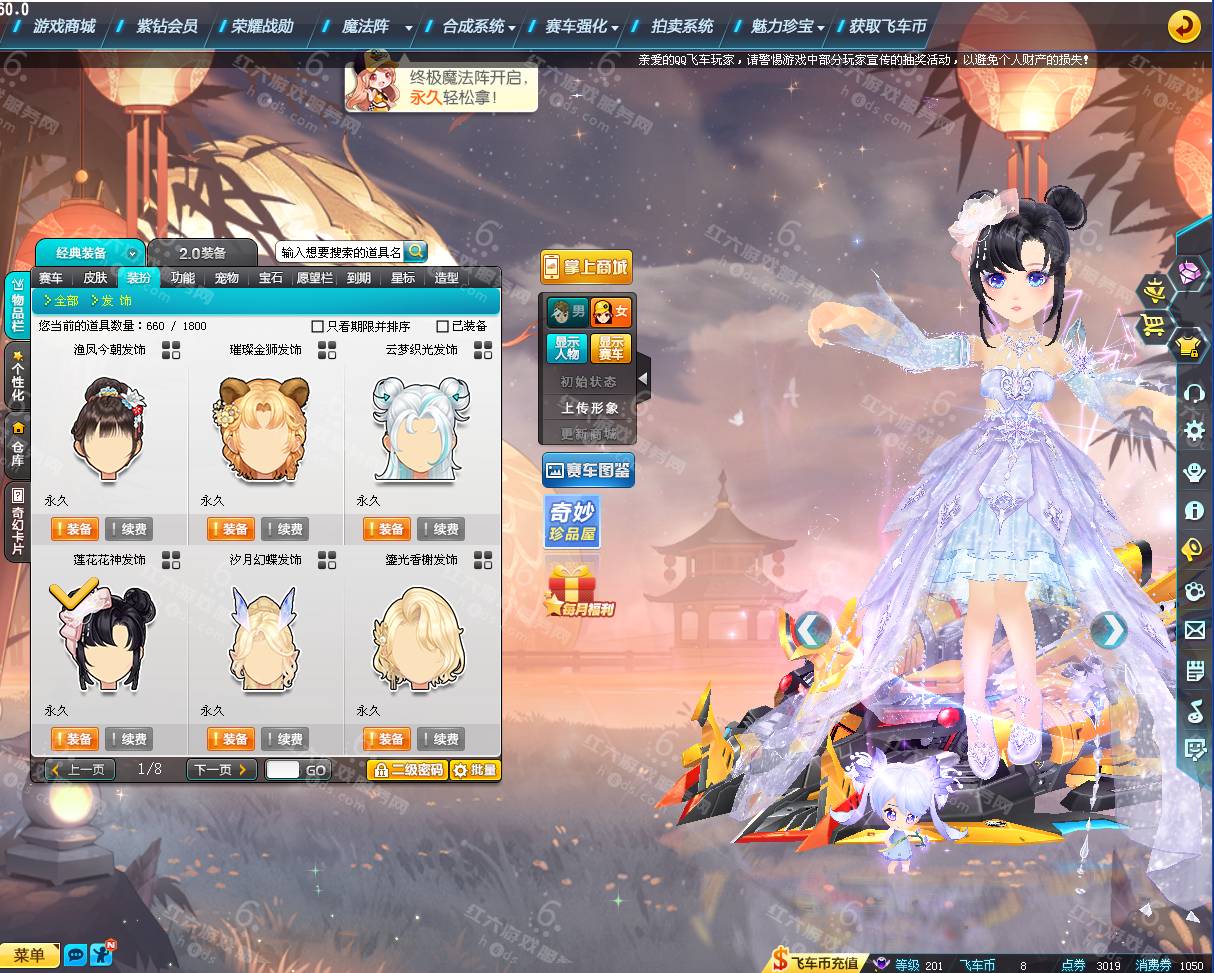
Task: Open the 拍卖系统 auction menu
Action: pos(682,27)
